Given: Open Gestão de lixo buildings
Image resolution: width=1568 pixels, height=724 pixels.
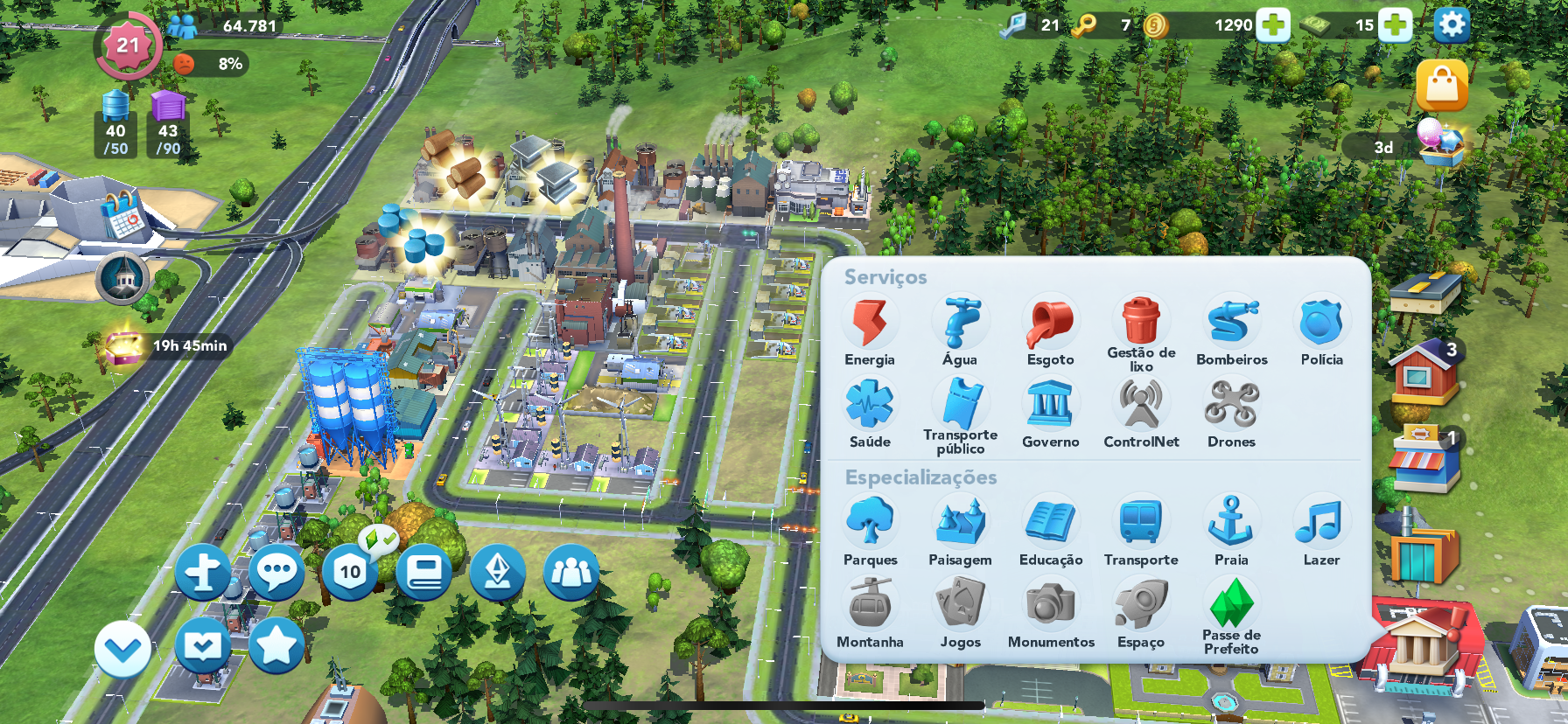Looking at the screenshot, I should coord(1141,323).
